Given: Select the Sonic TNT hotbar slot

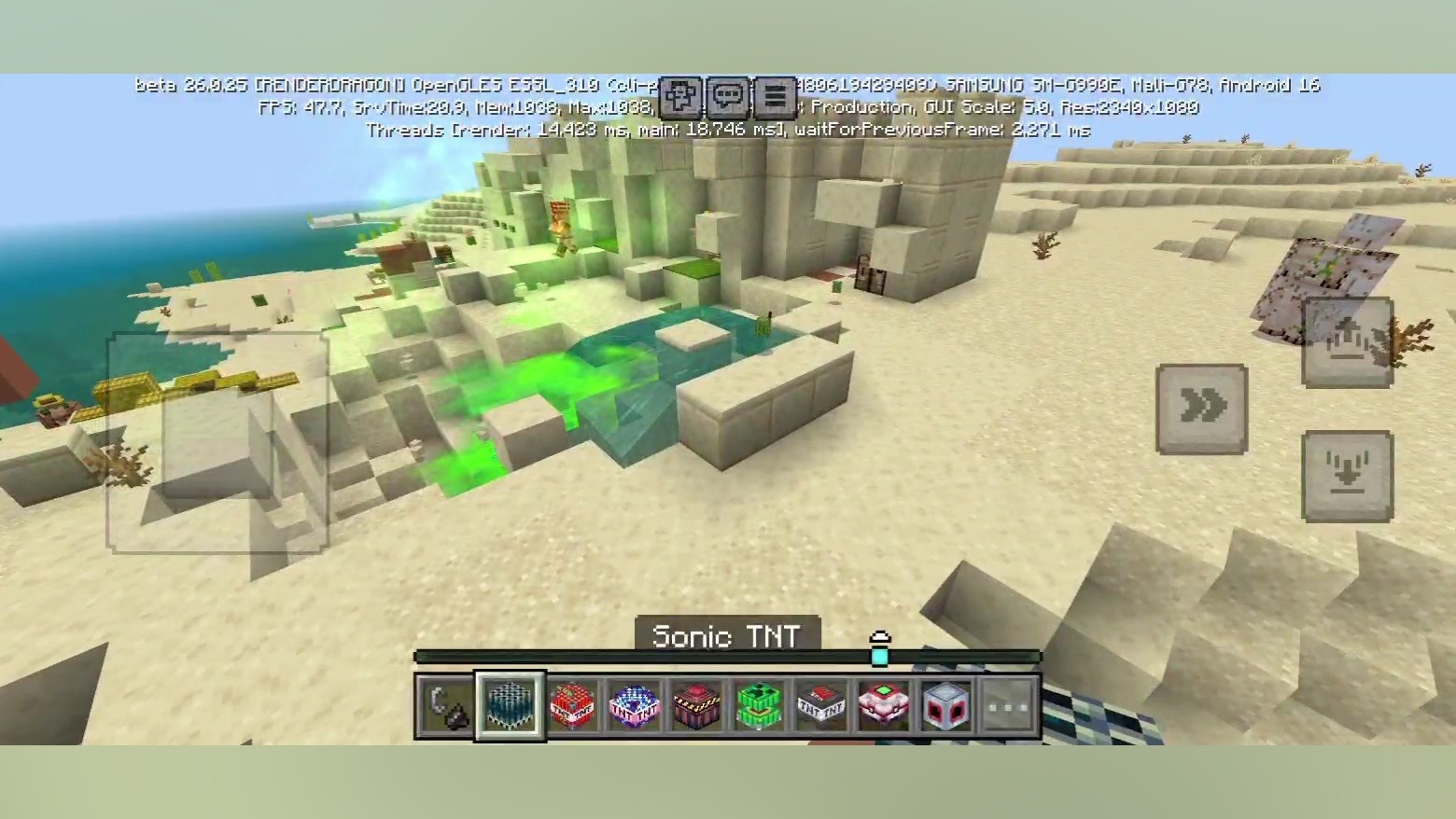Looking at the screenshot, I should (510, 706).
